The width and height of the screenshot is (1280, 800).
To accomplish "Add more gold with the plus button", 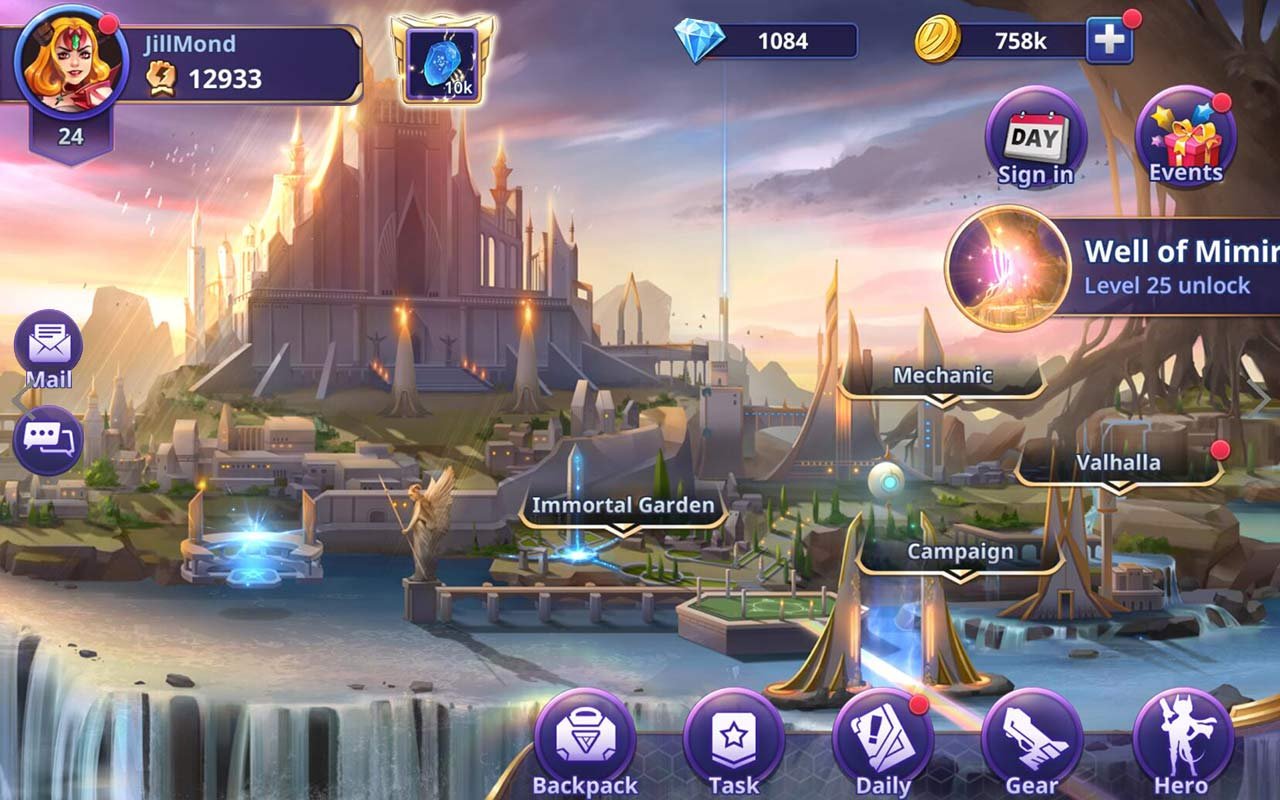I will 1109,41.
